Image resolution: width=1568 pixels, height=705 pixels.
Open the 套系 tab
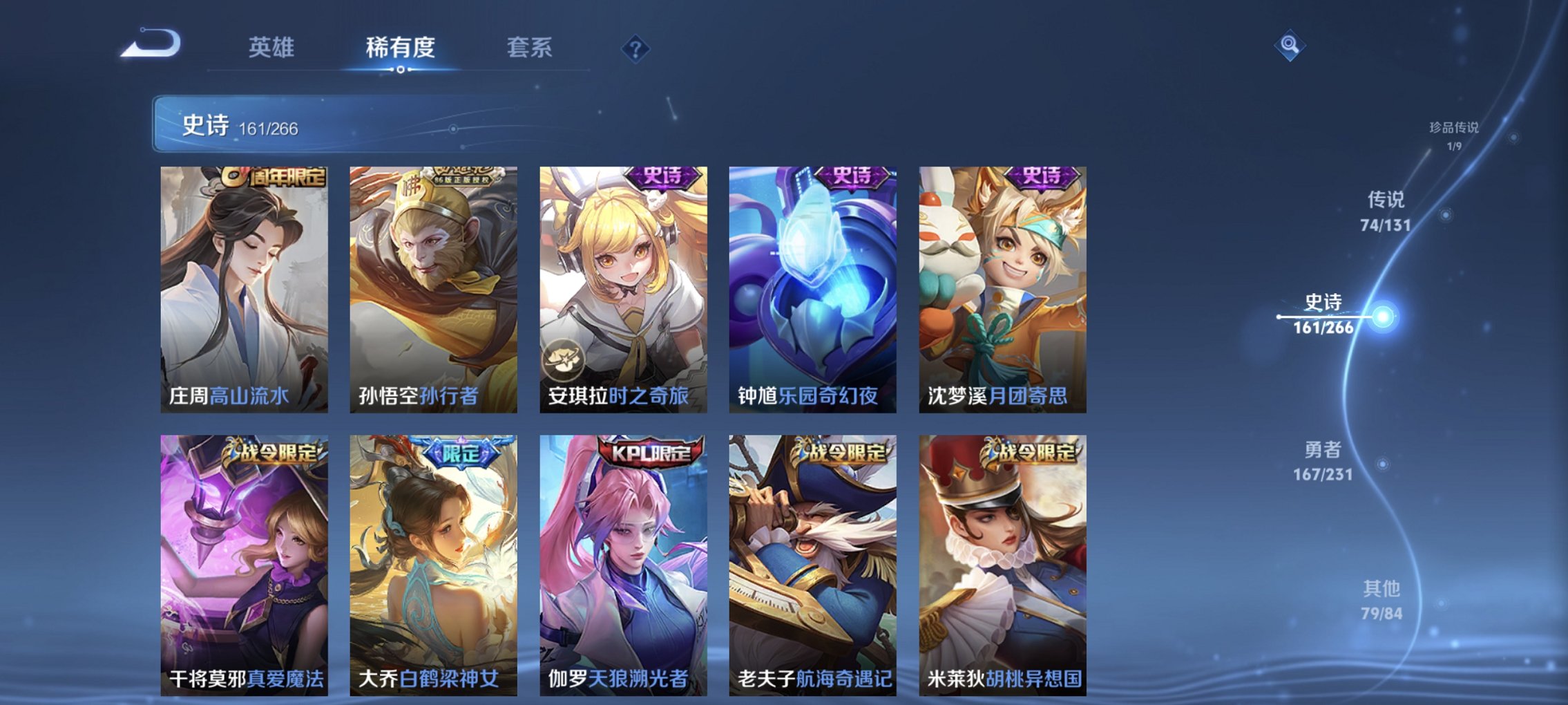coord(528,48)
